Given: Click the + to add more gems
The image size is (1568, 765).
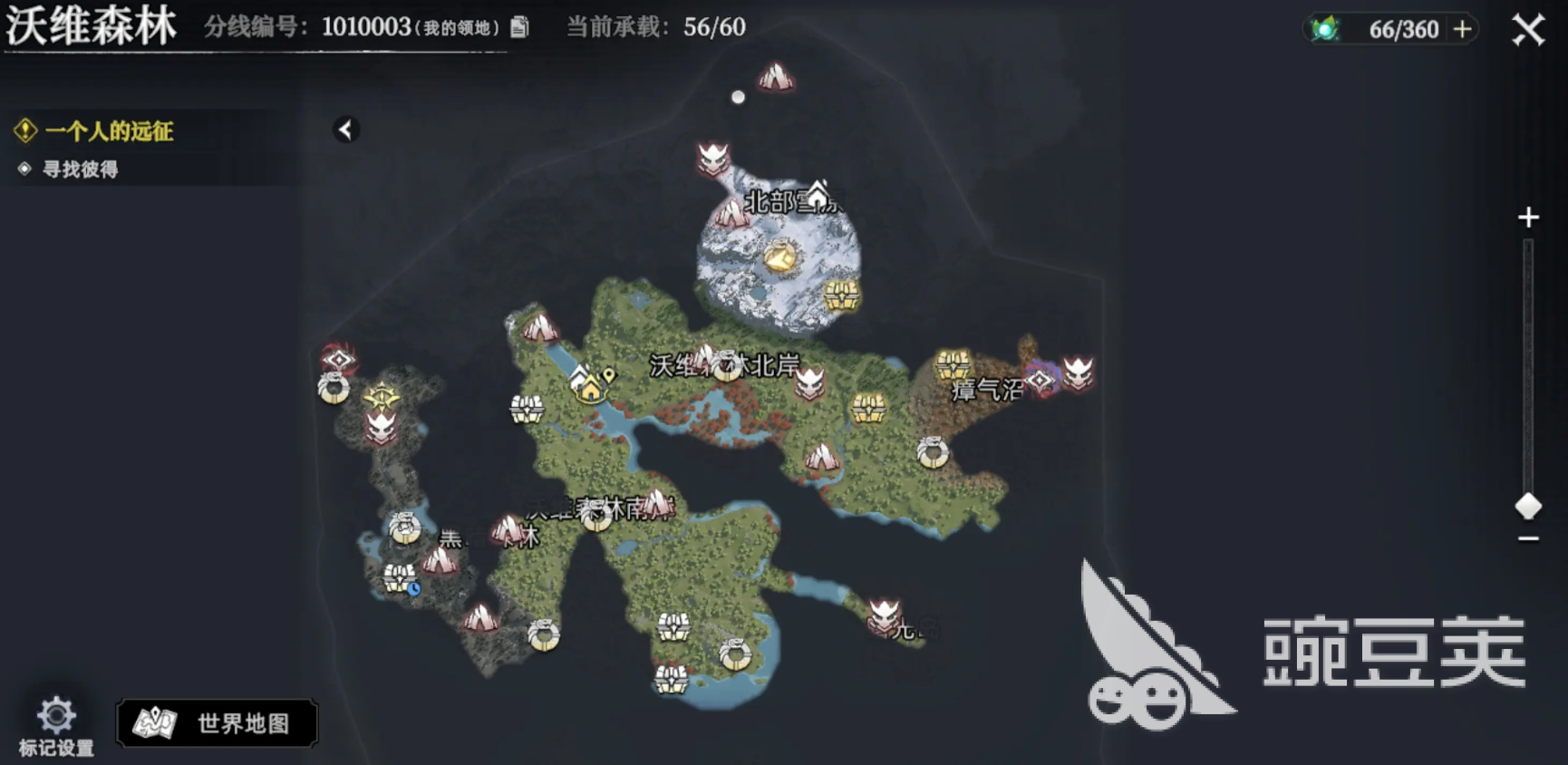Looking at the screenshot, I should coord(1459,28).
